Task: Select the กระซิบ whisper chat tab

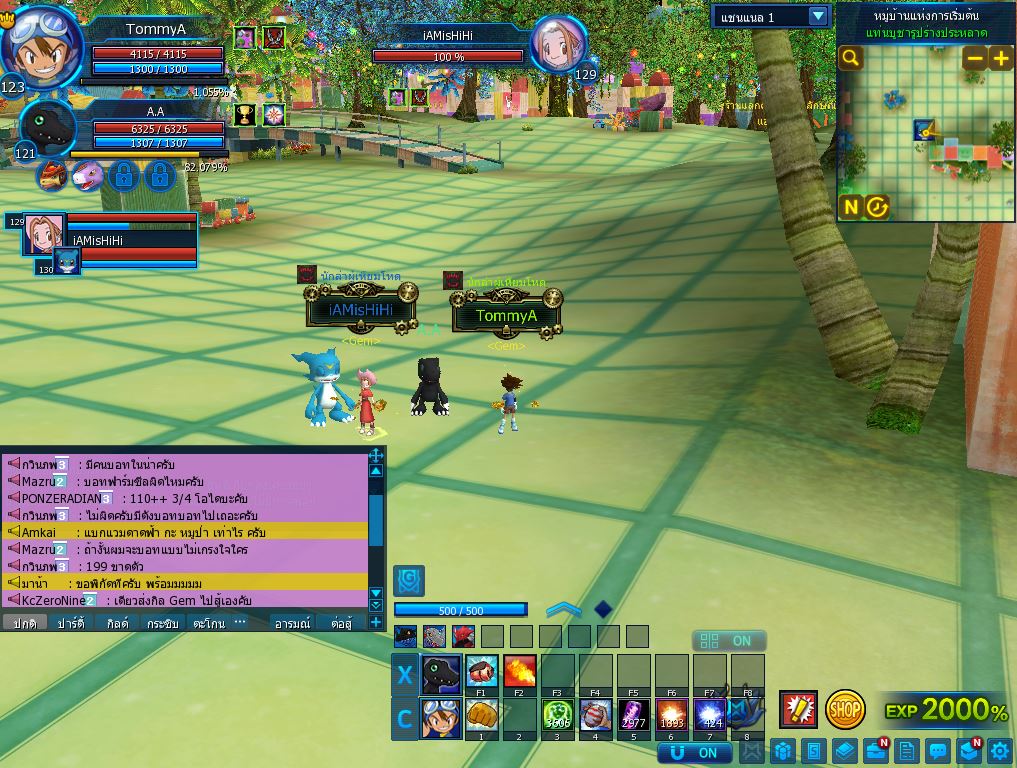Action: pos(163,622)
